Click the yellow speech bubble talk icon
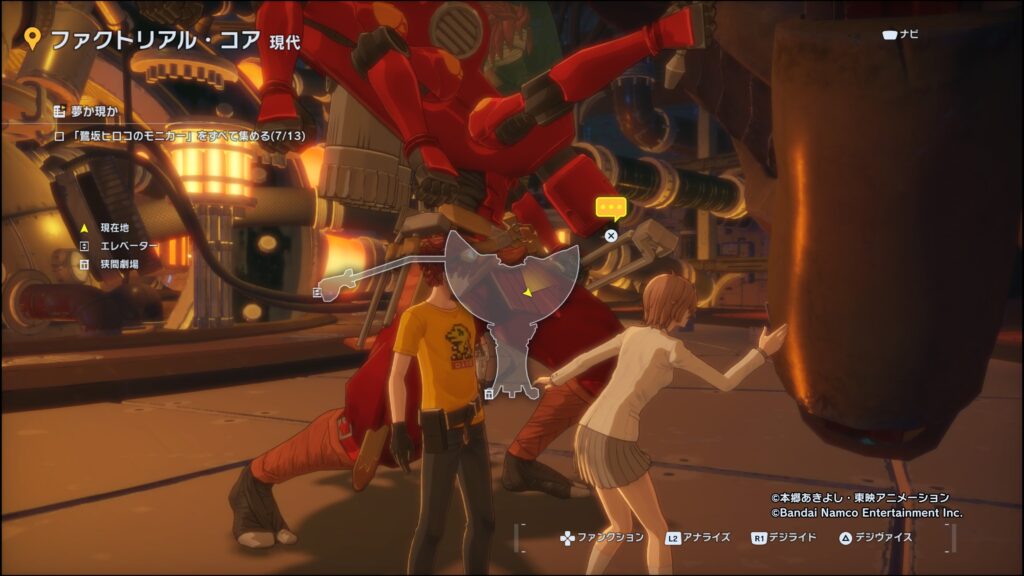The image size is (1024, 576). click(610, 208)
